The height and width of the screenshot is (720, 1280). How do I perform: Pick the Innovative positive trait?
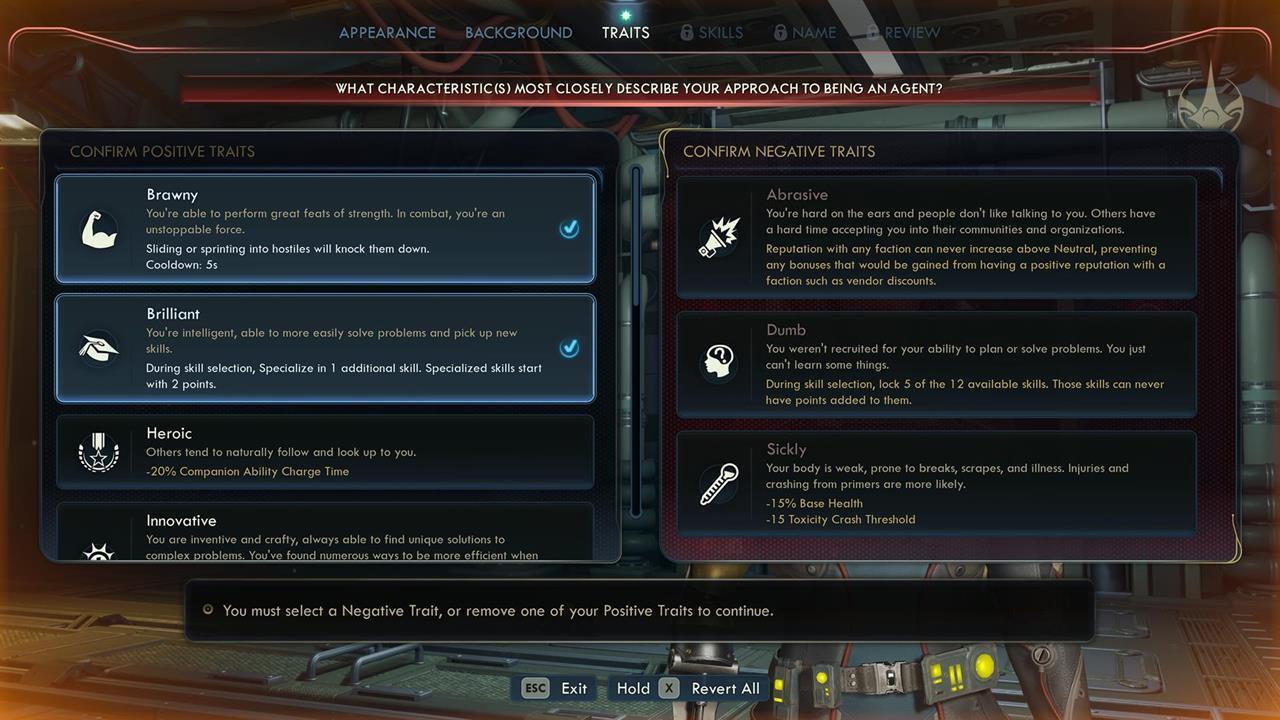point(325,534)
